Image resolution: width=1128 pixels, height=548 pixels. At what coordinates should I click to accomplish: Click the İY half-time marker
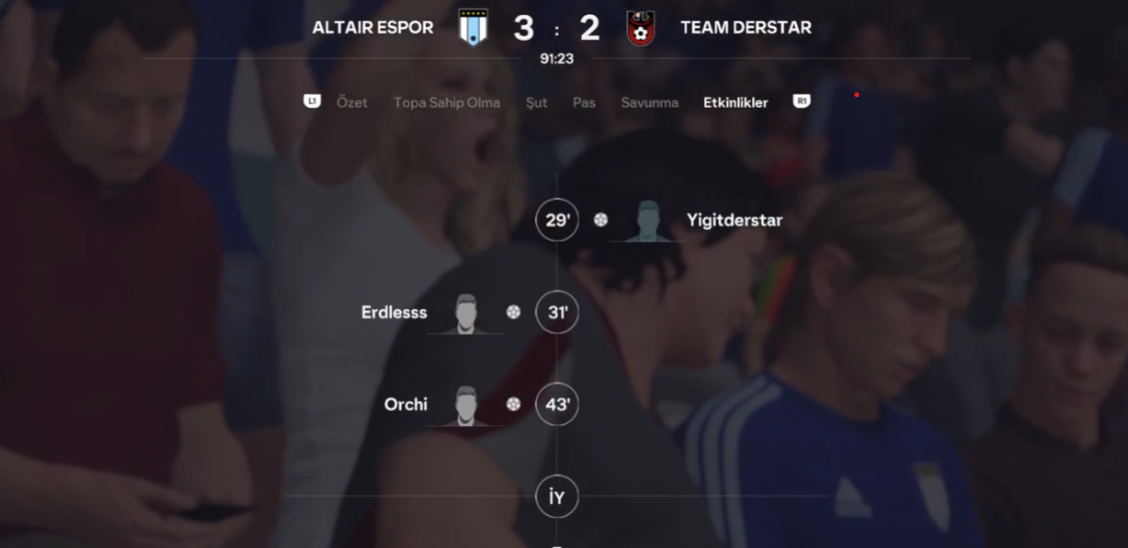(x=557, y=497)
